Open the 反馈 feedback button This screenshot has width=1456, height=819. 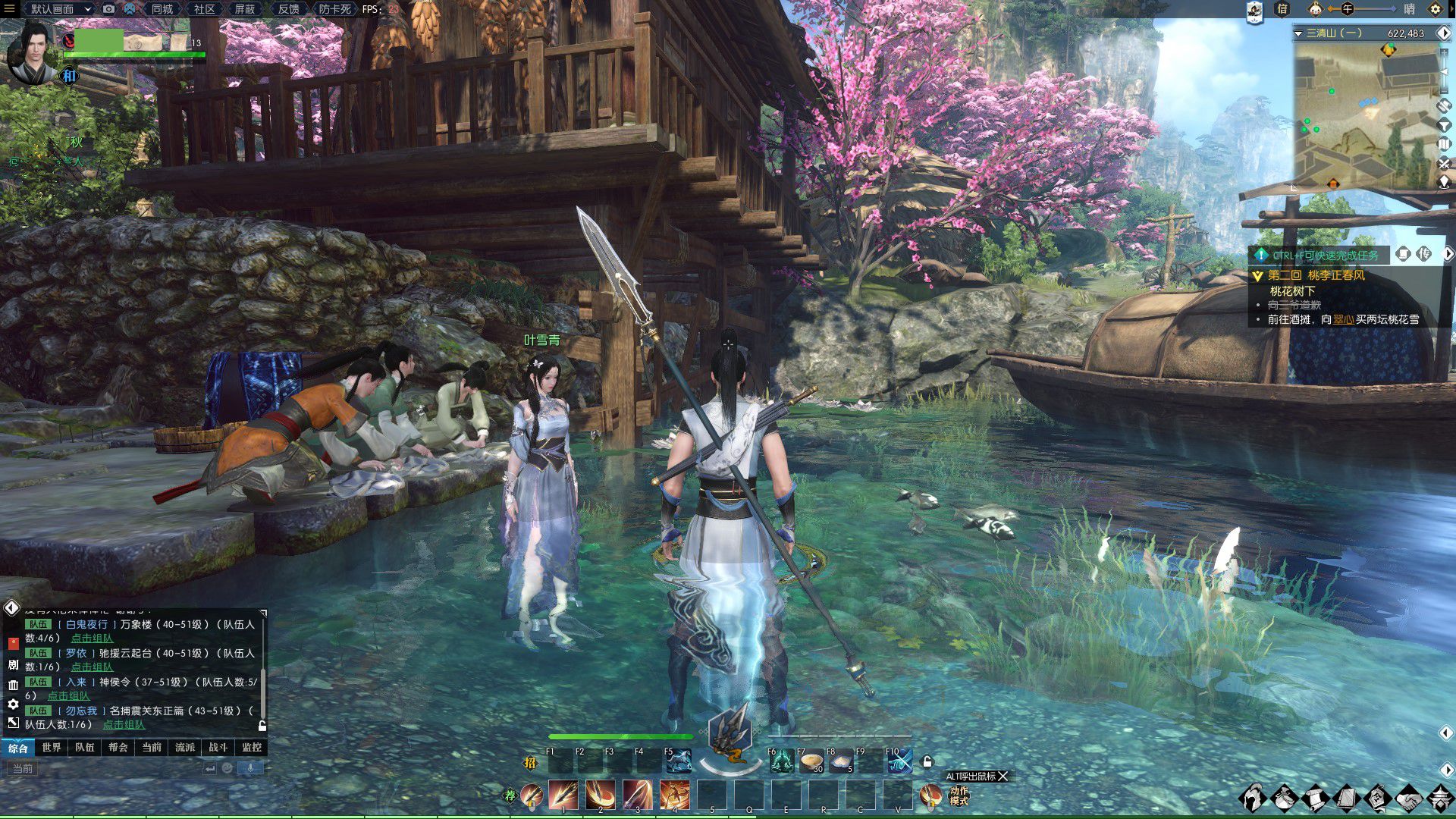(288, 9)
